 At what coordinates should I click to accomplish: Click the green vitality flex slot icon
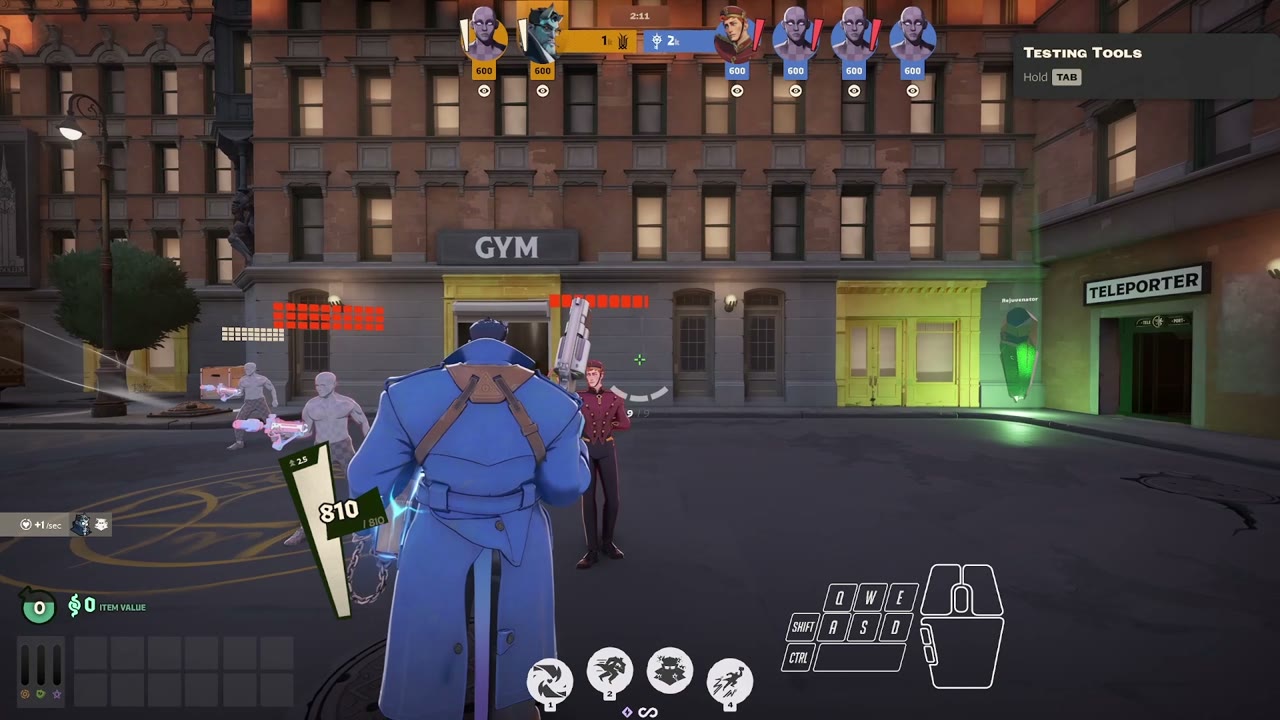pos(40,694)
